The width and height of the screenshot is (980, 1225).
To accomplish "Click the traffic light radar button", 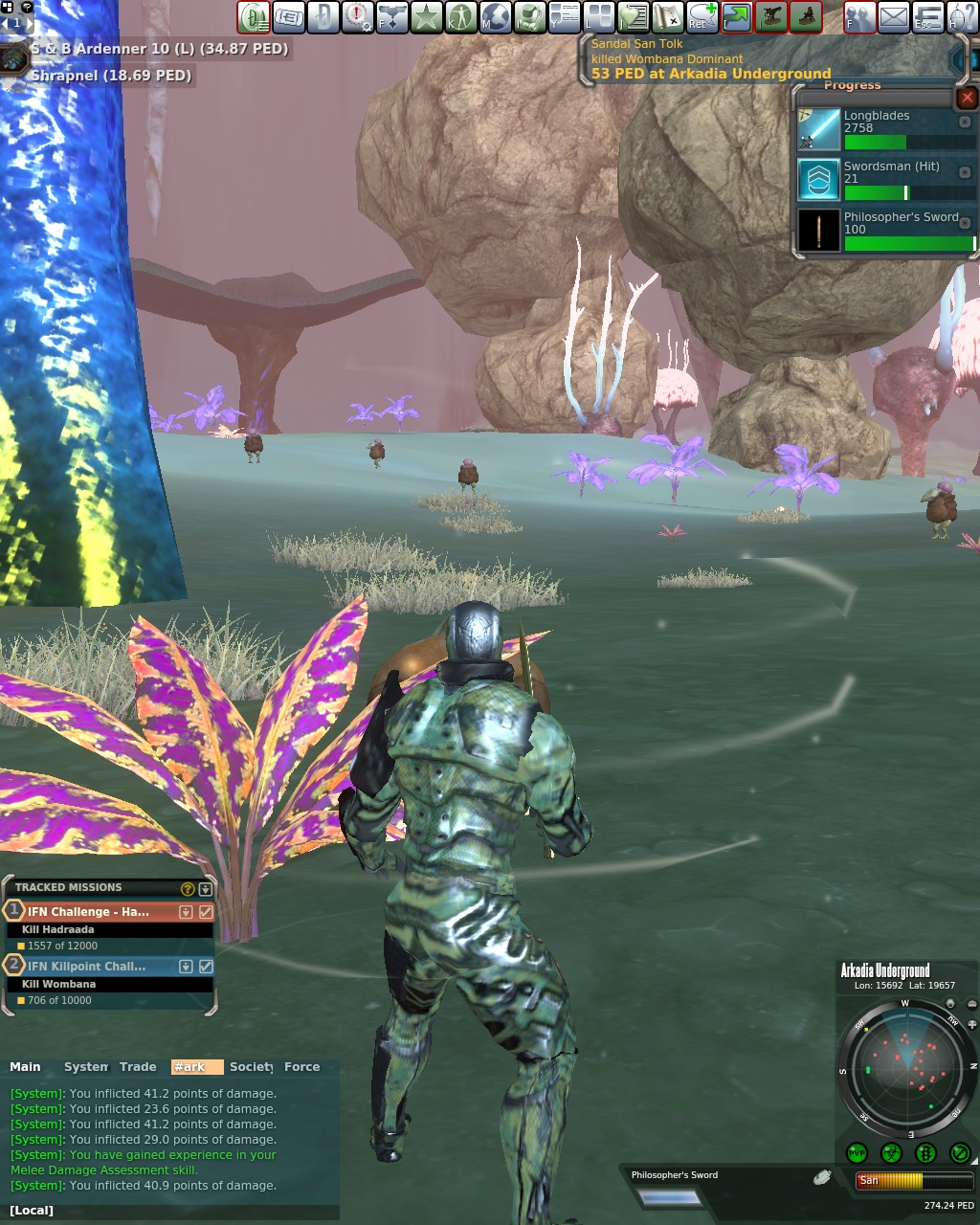I will click(x=925, y=1153).
